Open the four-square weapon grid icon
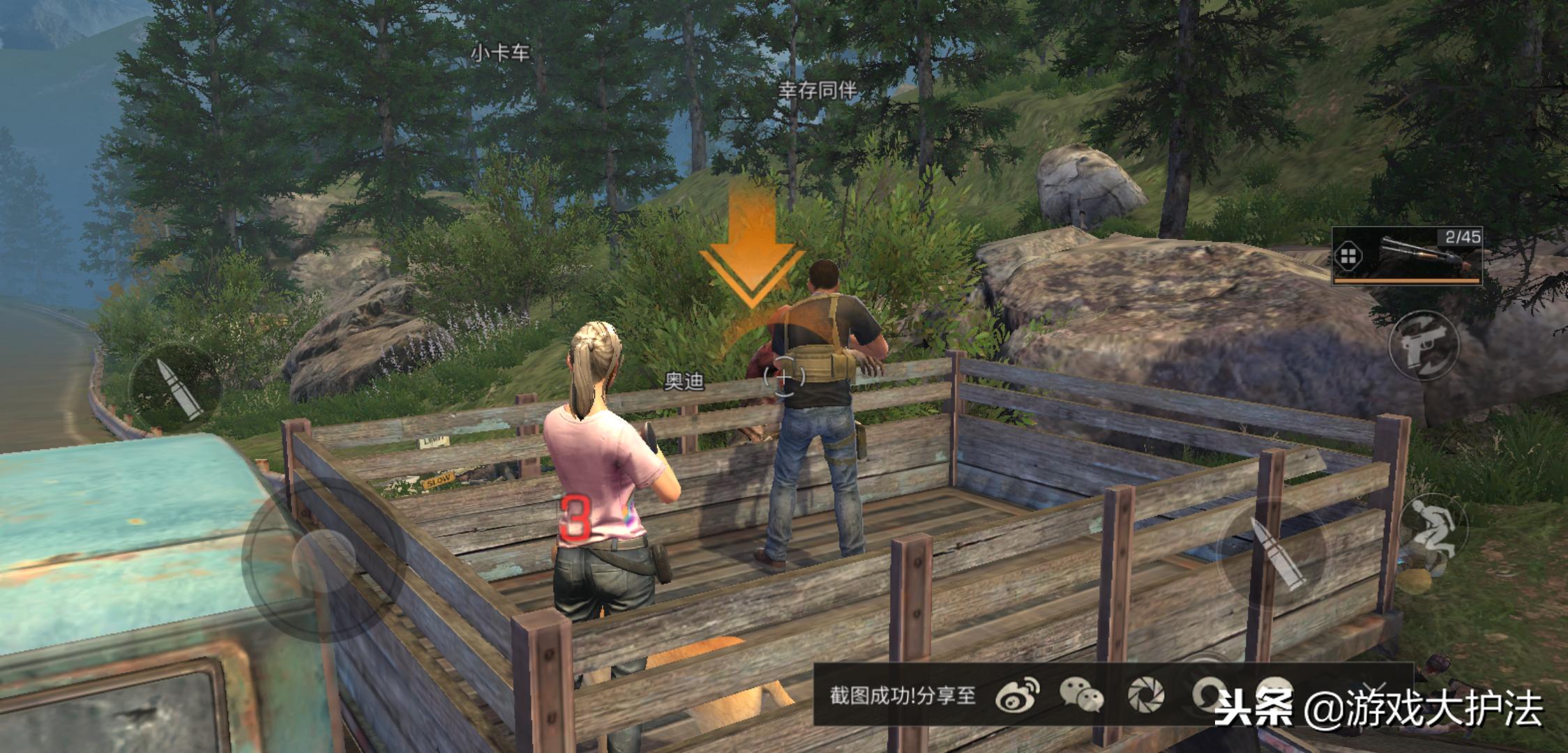Viewport: 1568px width, 753px height. pos(1348,257)
